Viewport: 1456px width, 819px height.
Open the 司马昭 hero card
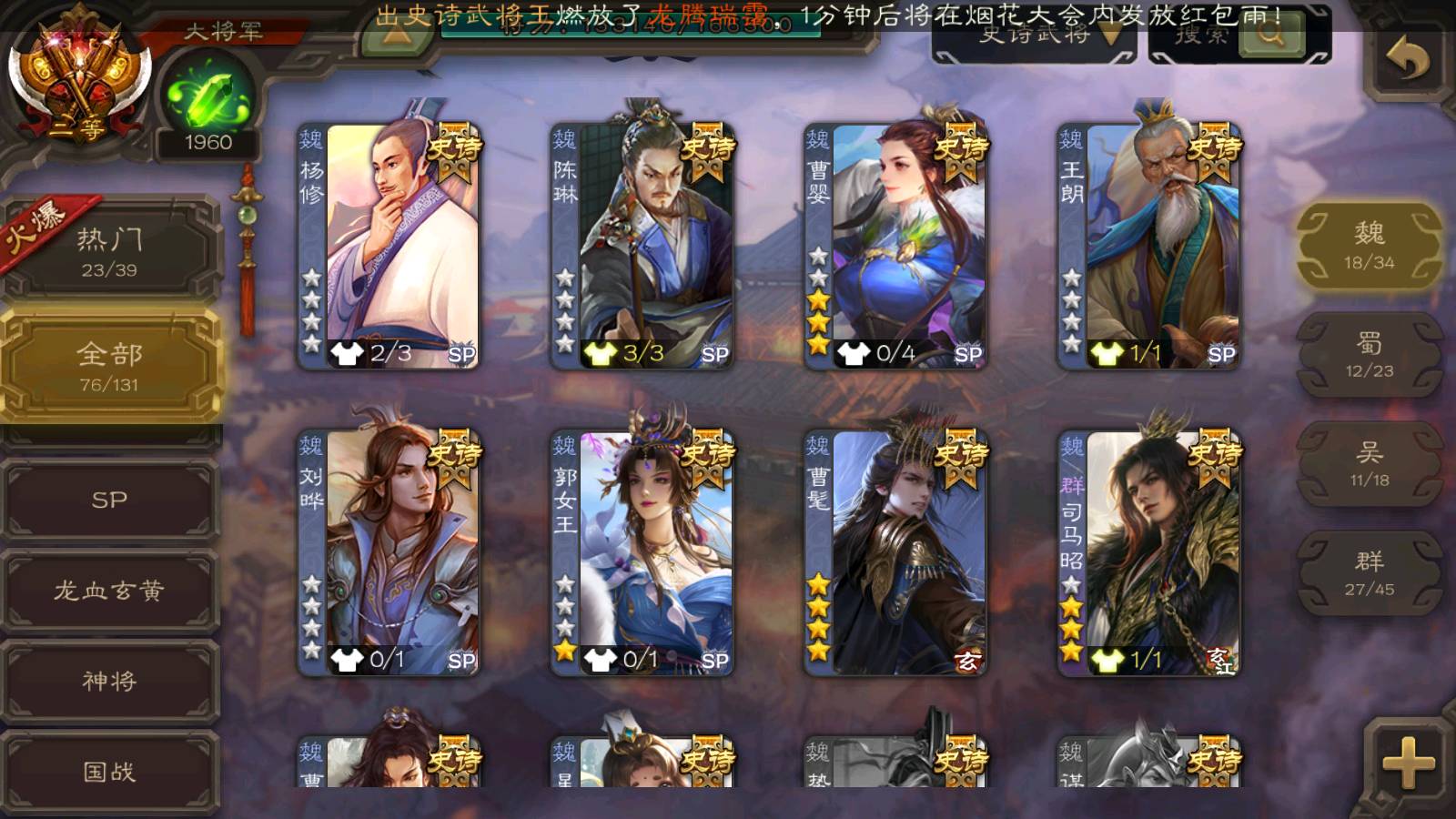(x=1148, y=552)
